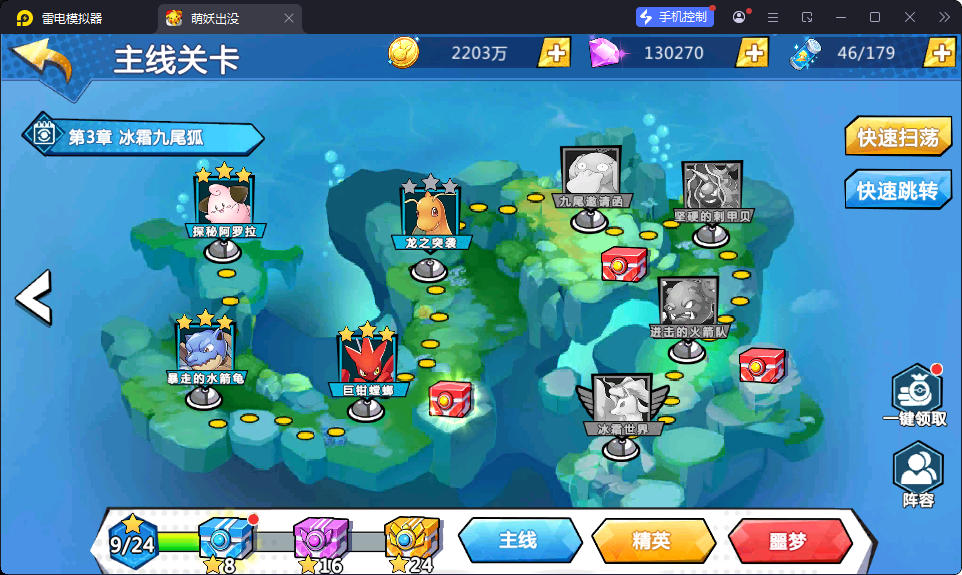The height and width of the screenshot is (575, 962).
Task: Select the 九尾邀请函 locked stage
Action: (x=589, y=177)
